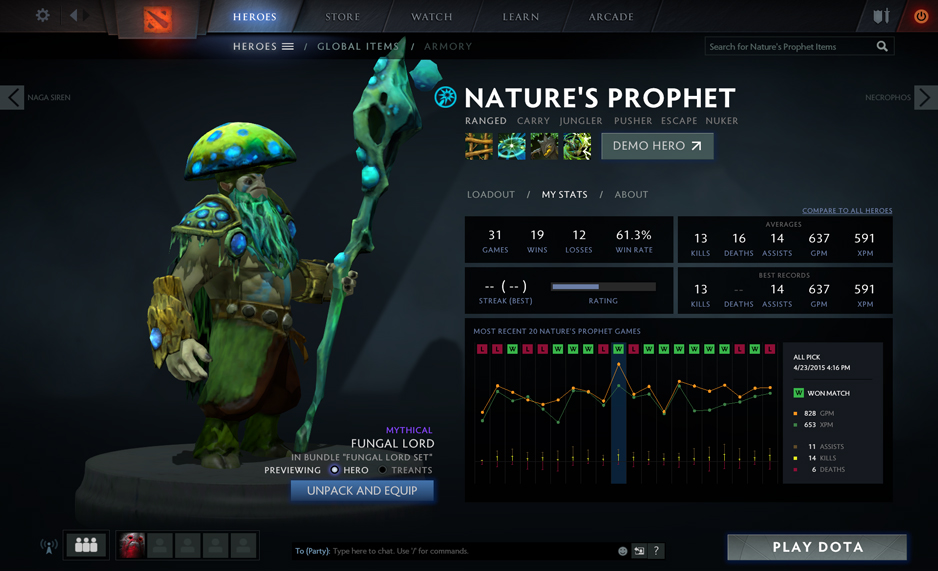Open the settings gear menu

(43, 16)
